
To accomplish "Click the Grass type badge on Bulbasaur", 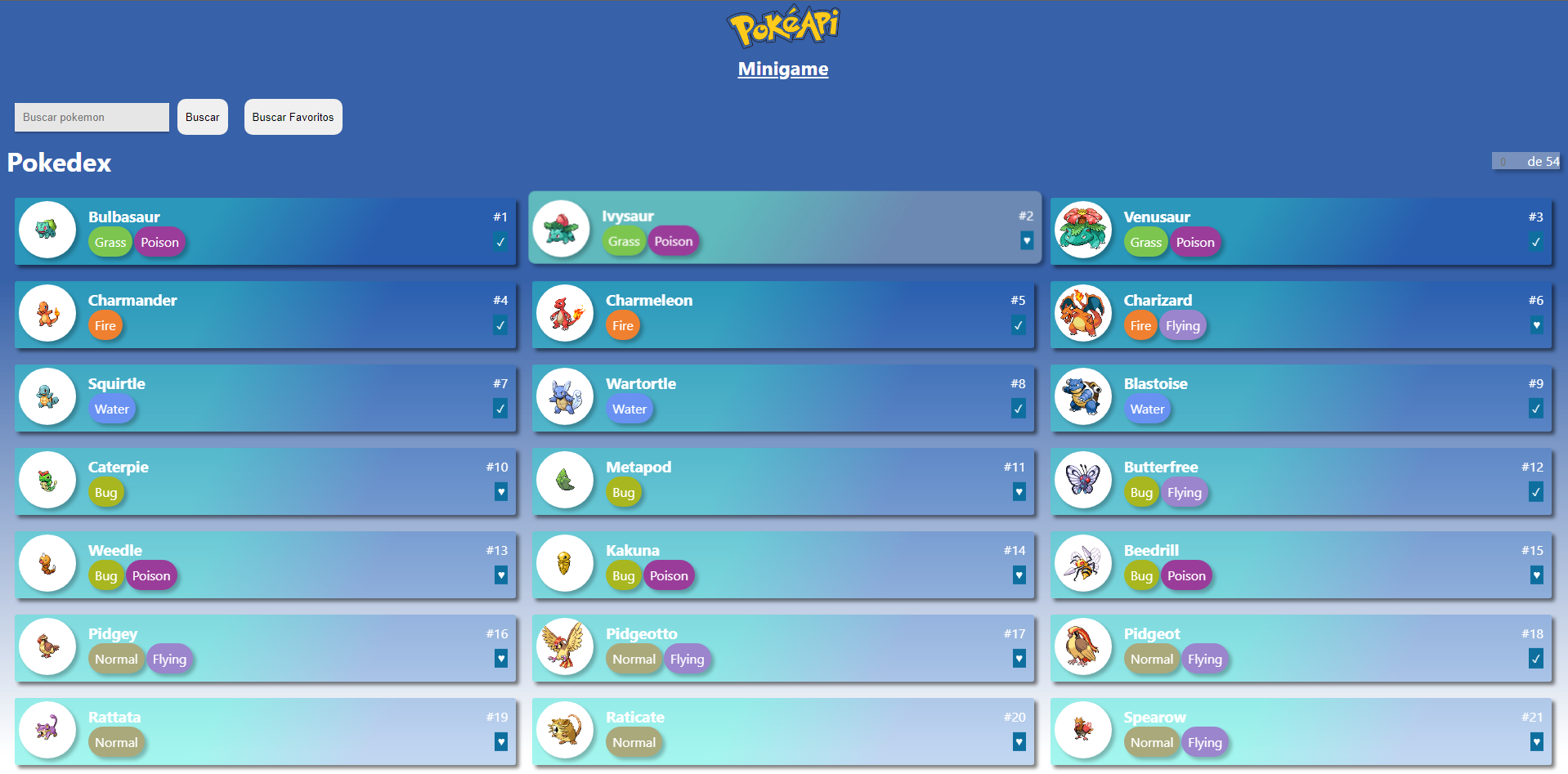I will pyautogui.click(x=110, y=242).
